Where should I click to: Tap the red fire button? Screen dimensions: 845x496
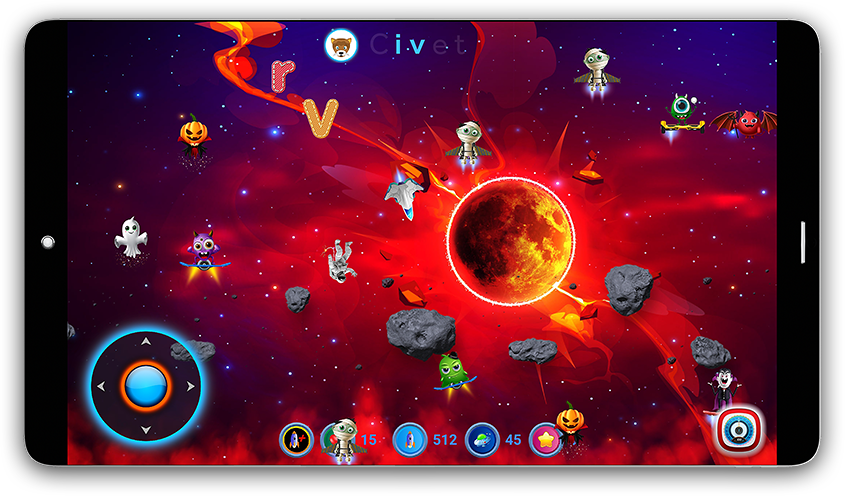tap(740, 431)
